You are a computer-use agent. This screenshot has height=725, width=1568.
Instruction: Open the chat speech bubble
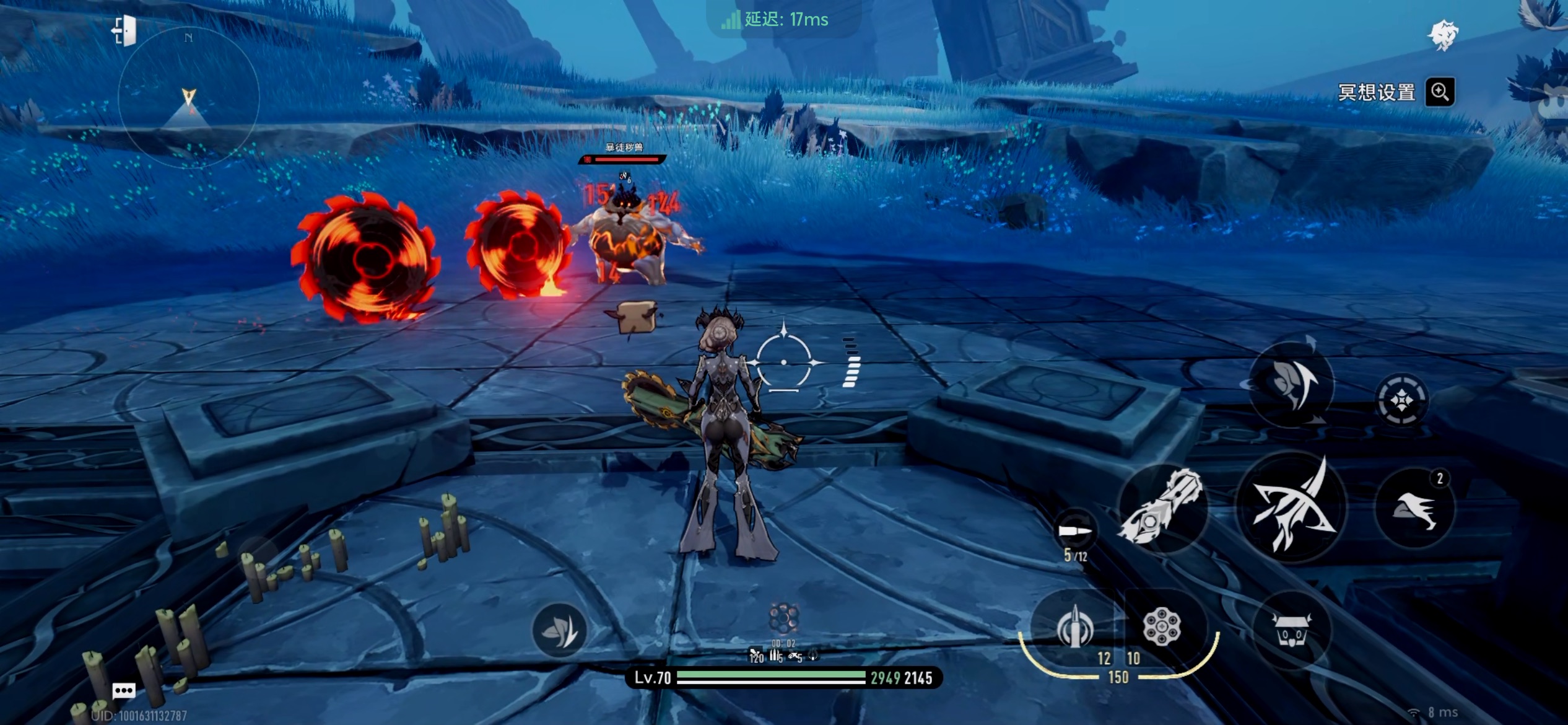coord(124,690)
